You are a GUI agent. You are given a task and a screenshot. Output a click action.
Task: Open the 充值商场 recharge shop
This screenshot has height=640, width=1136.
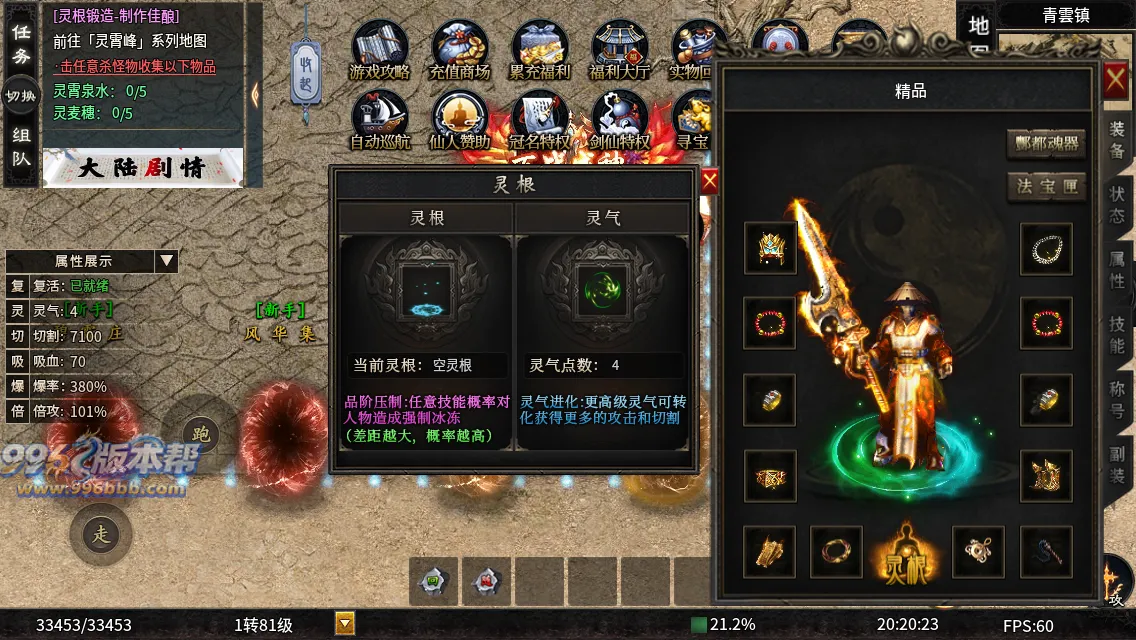459,51
